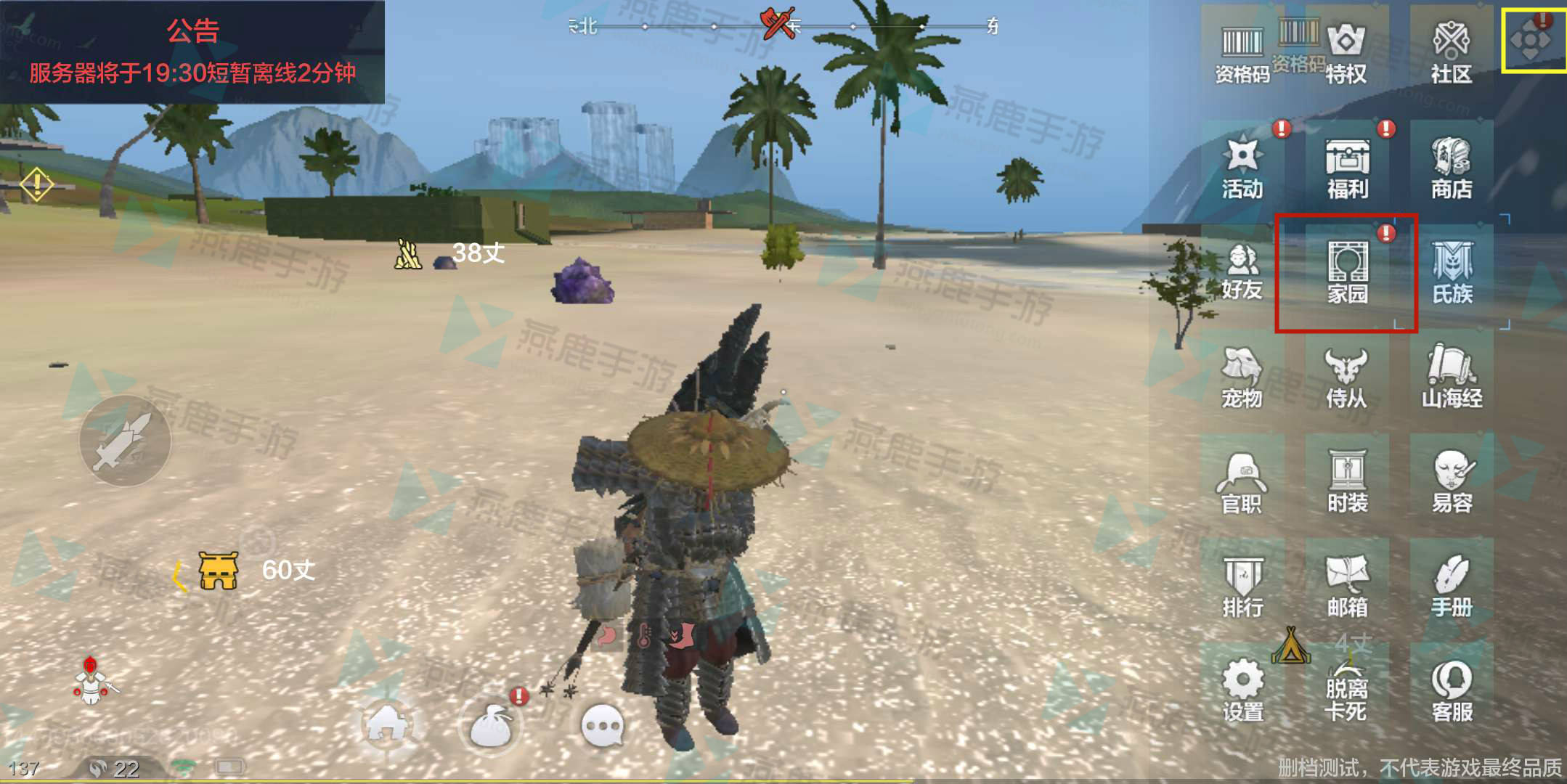Open the 易容 (Appearance) editor
The width and height of the screenshot is (1567, 784).
pyautogui.click(x=1452, y=481)
